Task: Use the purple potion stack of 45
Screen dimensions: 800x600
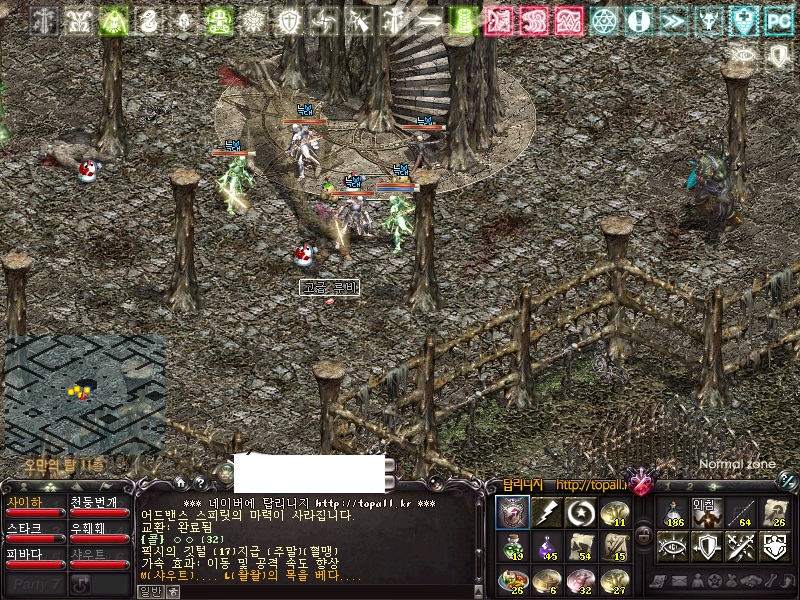Action: click(x=547, y=547)
